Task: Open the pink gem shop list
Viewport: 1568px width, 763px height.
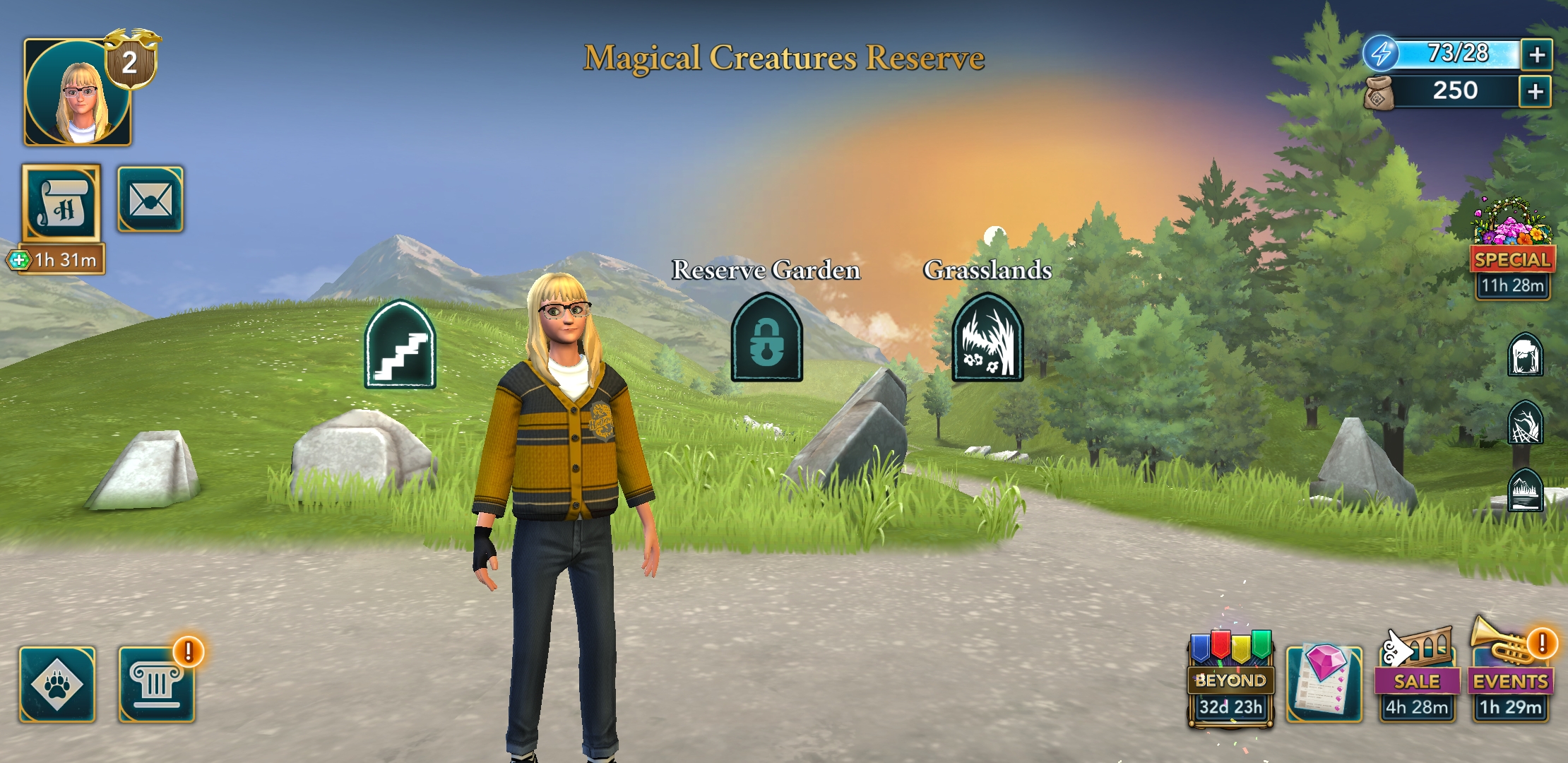Action: [x=1324, y=682]
